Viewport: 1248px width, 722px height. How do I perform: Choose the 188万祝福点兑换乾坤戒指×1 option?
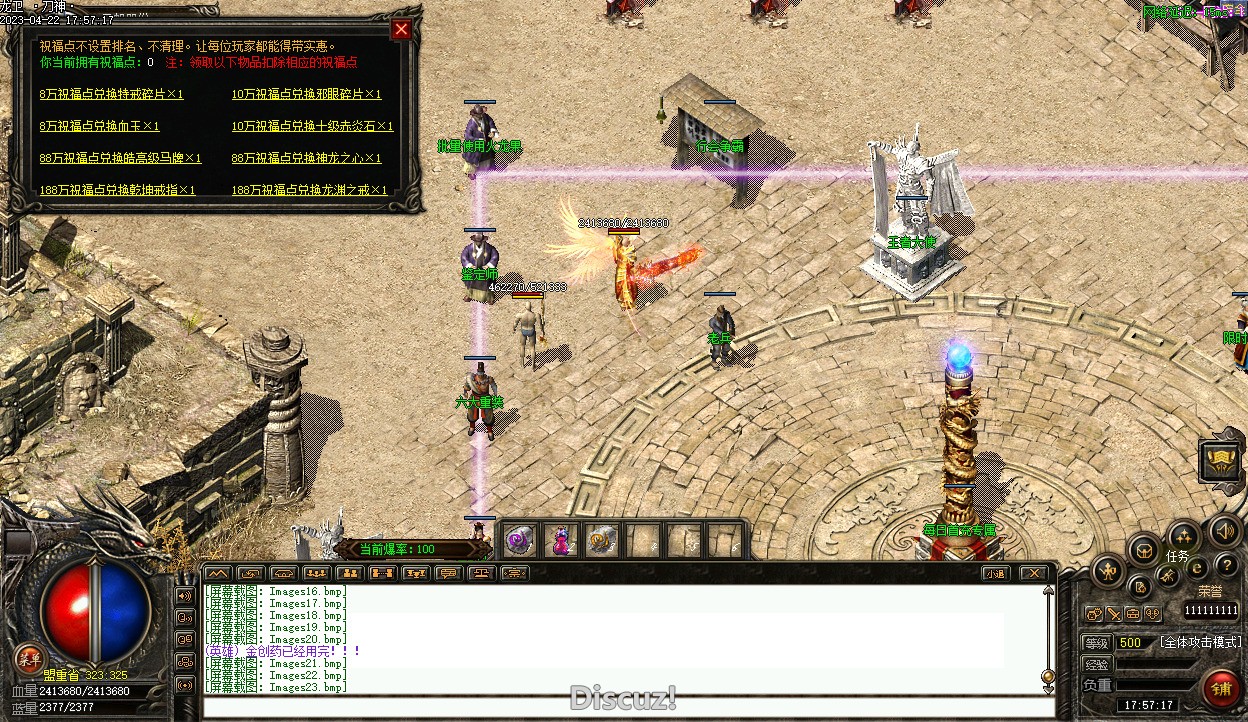[117, 190]
